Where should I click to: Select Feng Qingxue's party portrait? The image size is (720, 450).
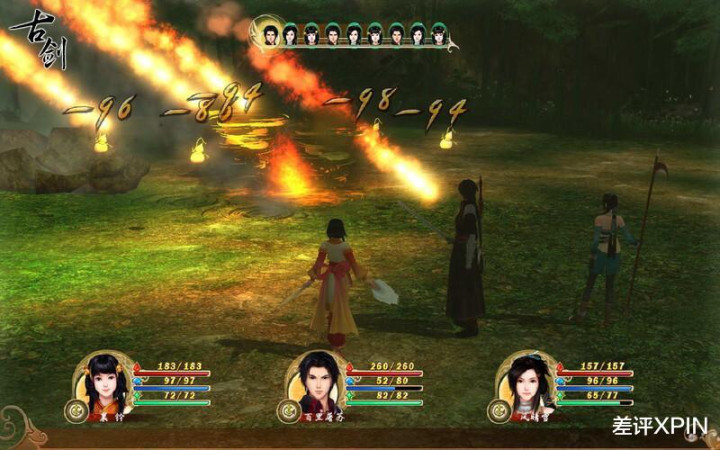pos(527,384)
